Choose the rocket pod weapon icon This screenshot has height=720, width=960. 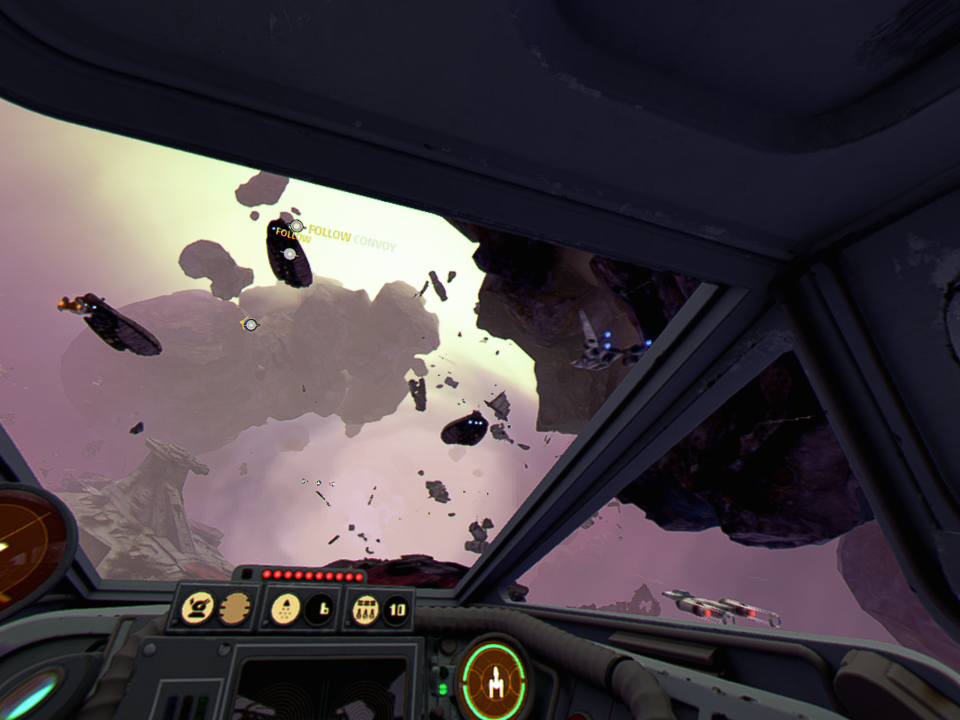click(367, 607)
